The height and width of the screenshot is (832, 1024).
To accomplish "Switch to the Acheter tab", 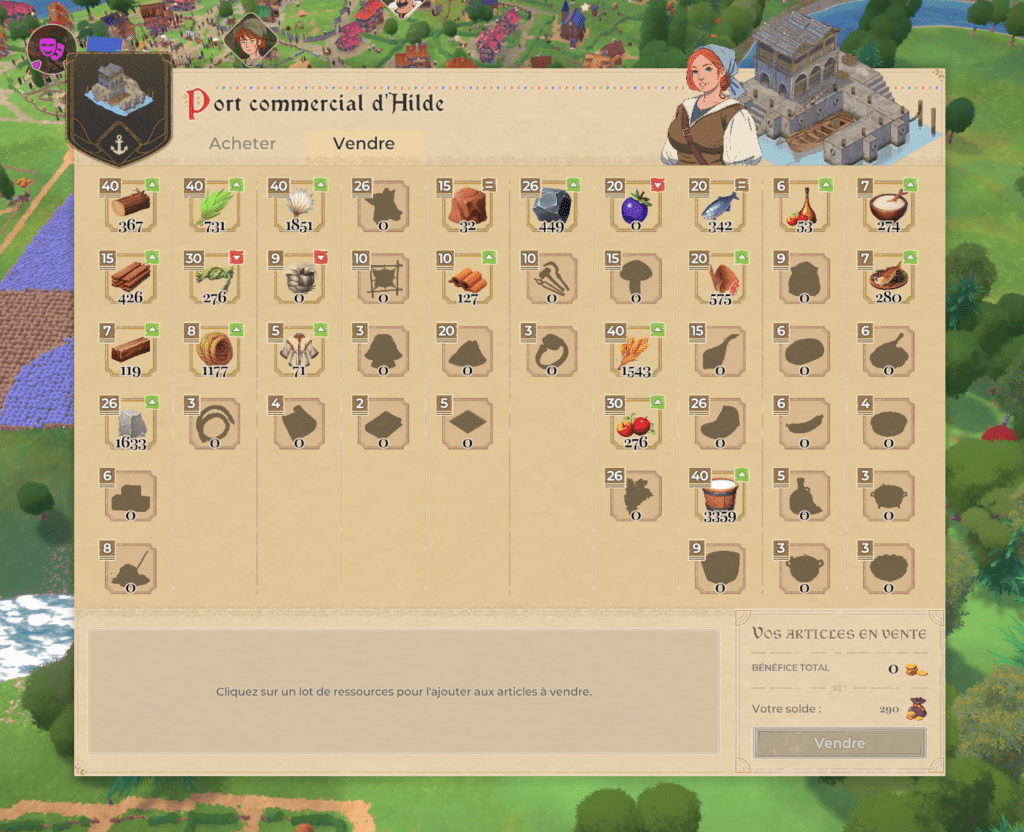I will pos(242,144).
